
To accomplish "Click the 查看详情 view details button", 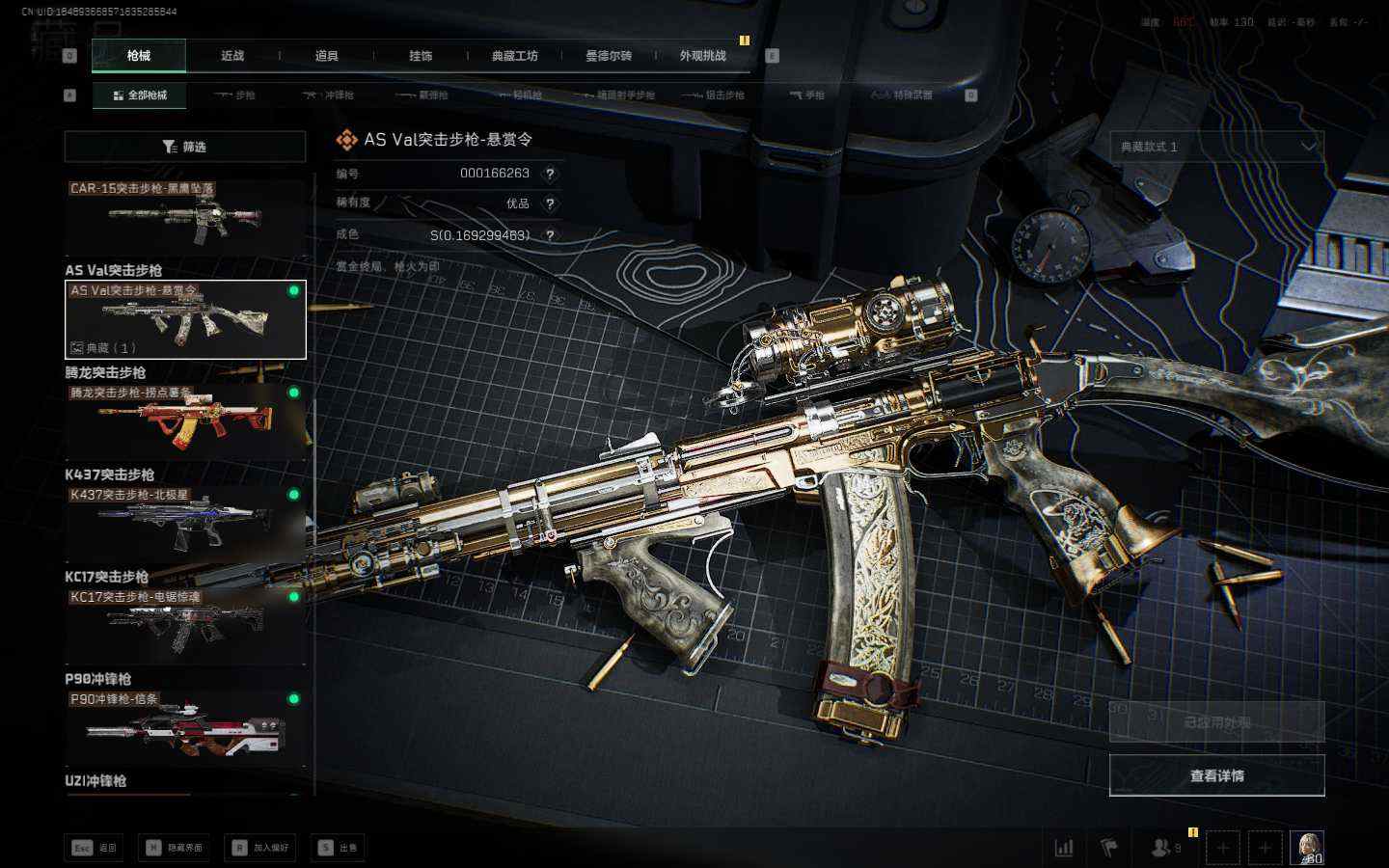I will (1216, 775).
